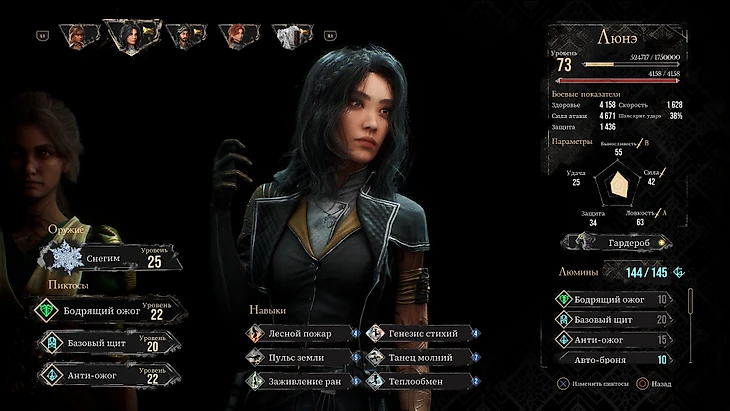Select the Снегим weapon slot
Image resolution: width=730 pixels, height=411 pixels.
coord(110,258)
